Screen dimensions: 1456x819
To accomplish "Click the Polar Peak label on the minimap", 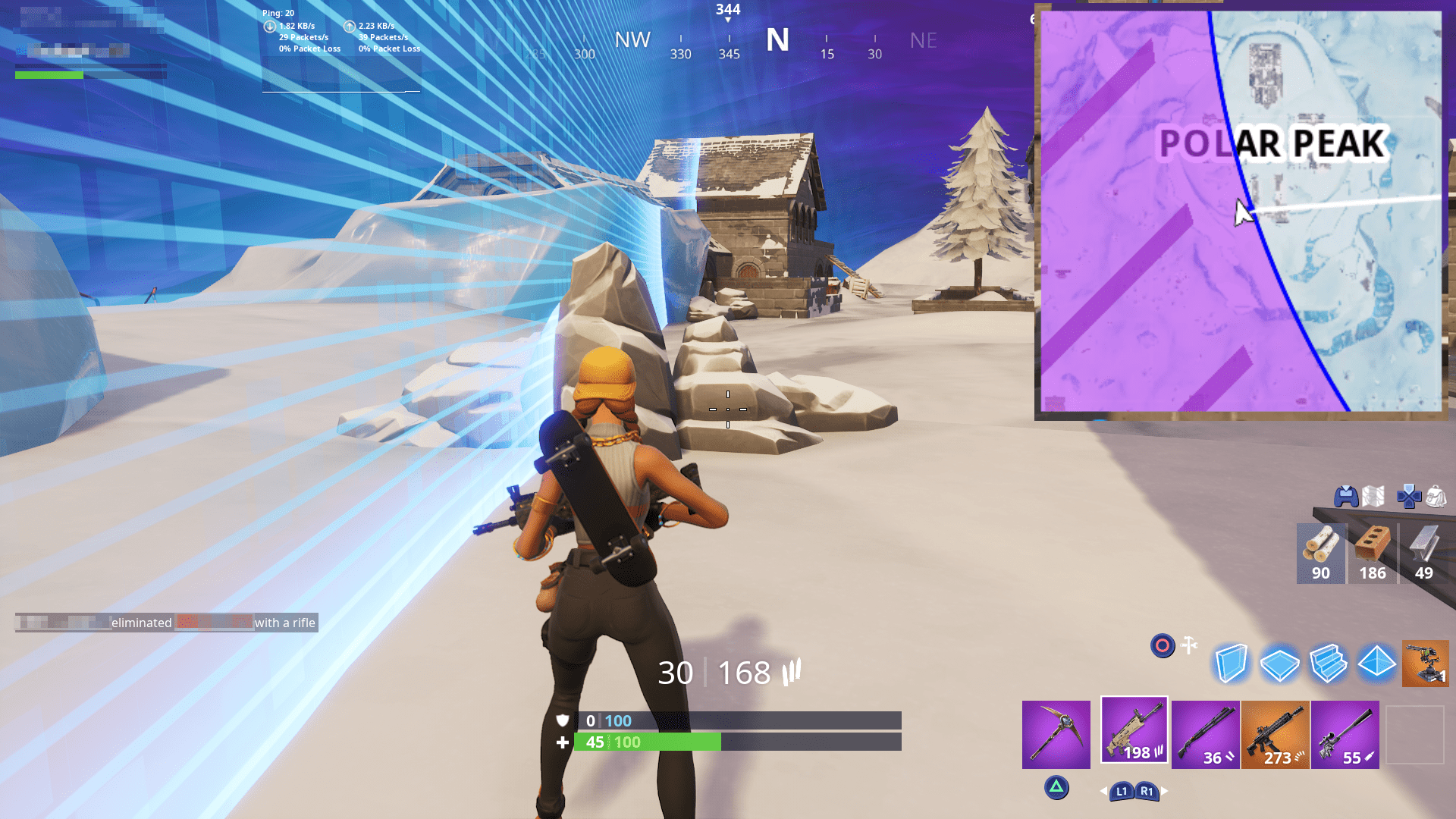I will [1272, 141].
